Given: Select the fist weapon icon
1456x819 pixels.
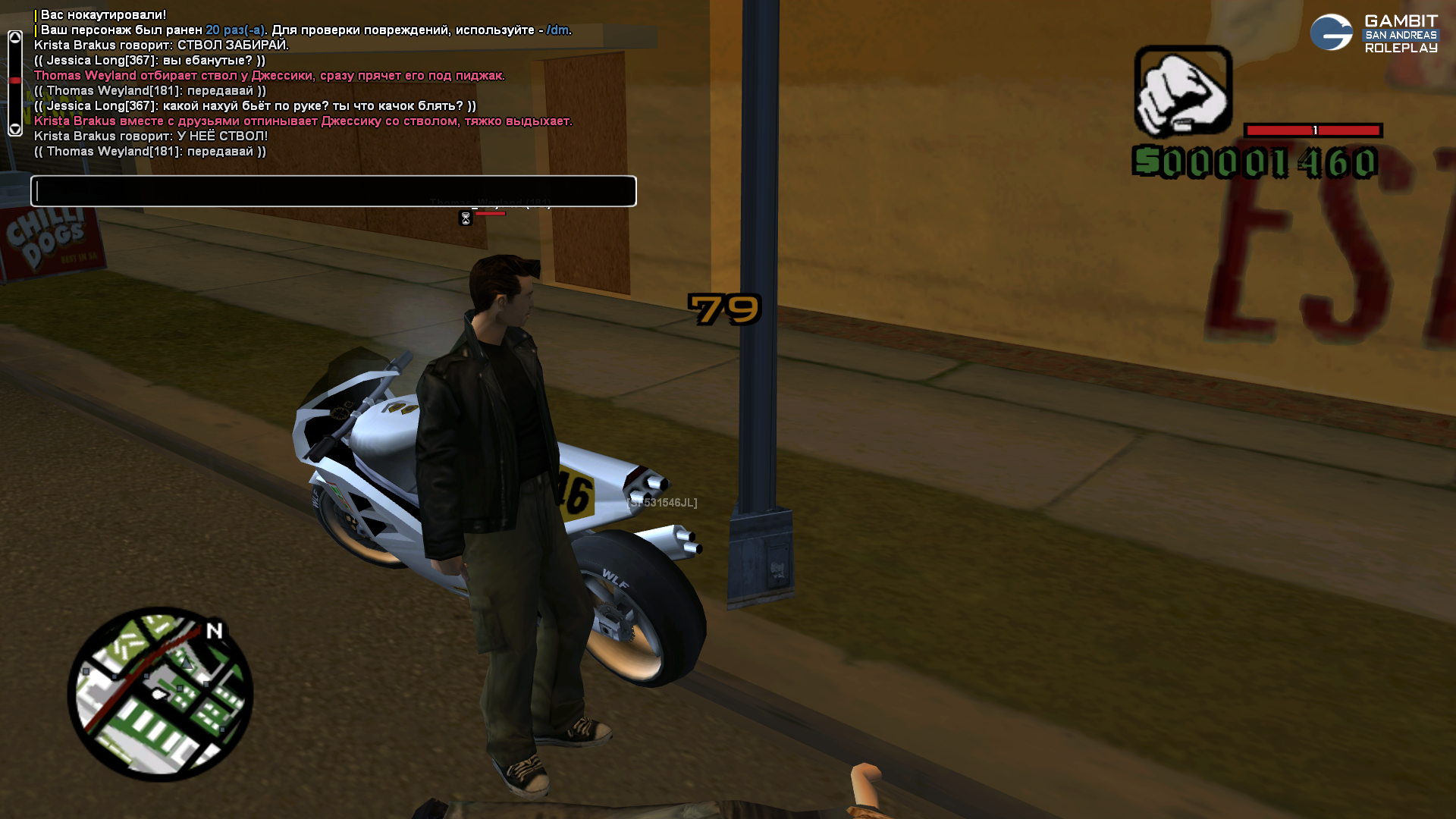Looking at the screenshot, I should click(1182, 92).
